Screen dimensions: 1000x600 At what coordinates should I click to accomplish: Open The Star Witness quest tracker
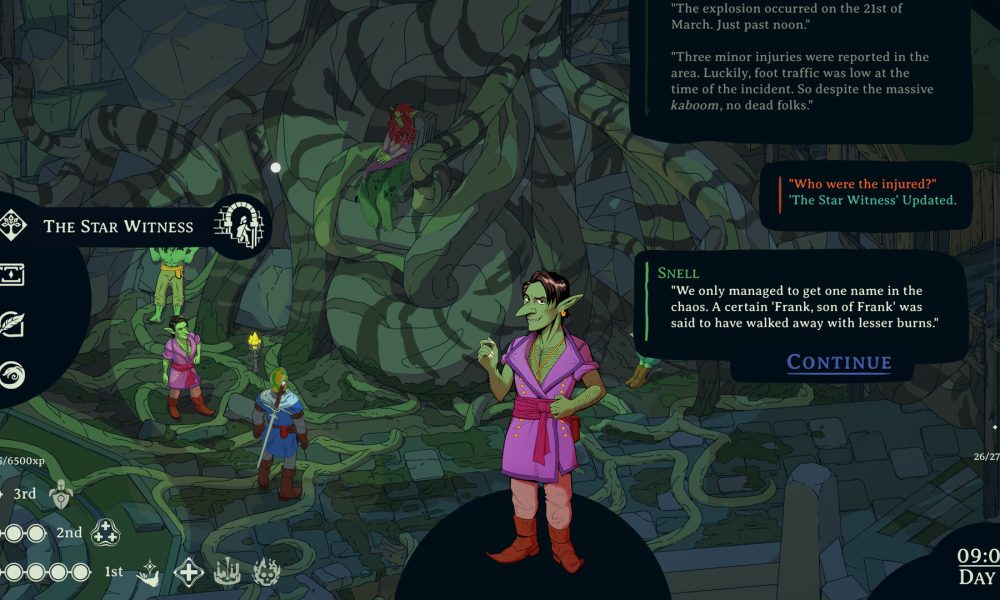click(118, 226)
